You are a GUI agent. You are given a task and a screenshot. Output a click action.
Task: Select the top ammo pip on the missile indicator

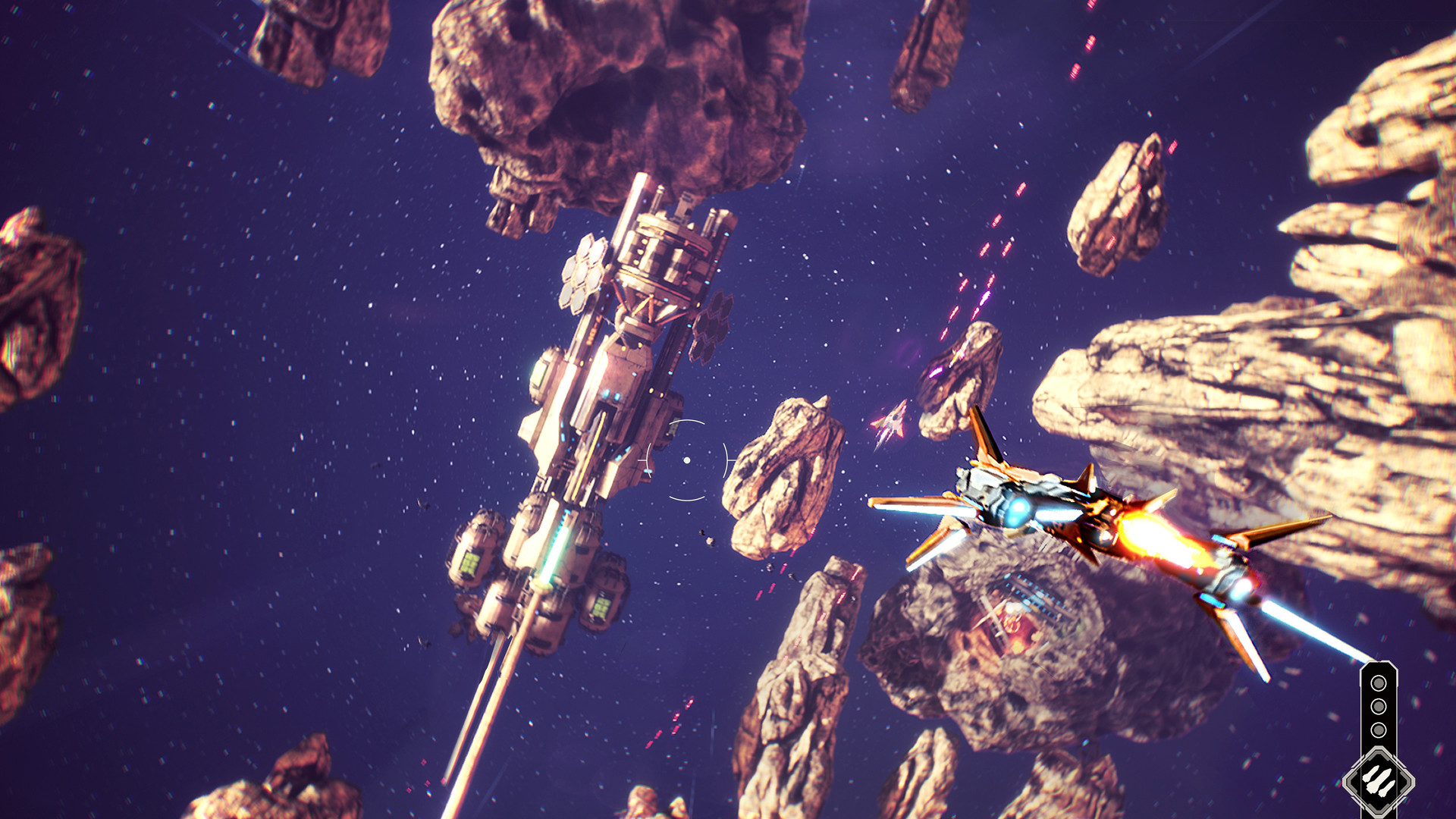1379,682
